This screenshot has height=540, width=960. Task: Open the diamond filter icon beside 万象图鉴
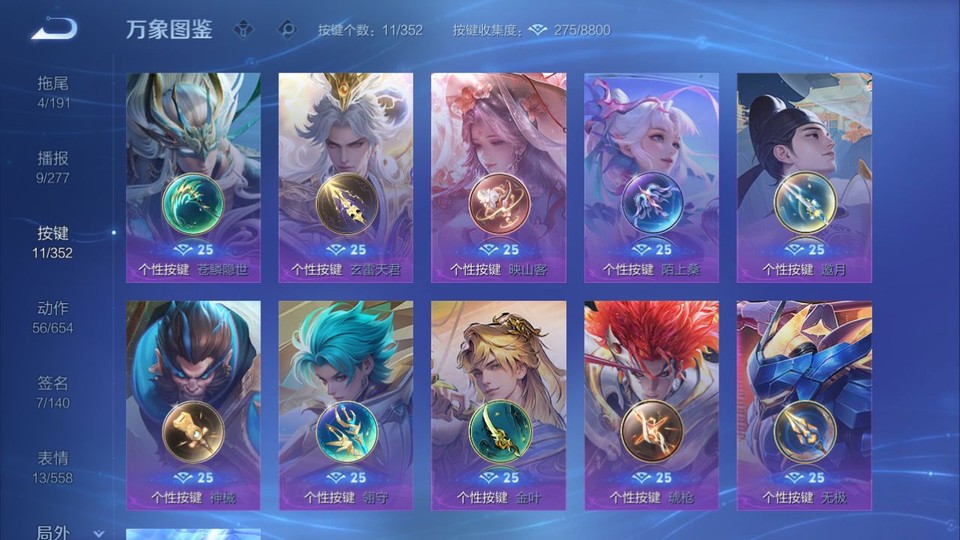243,30
